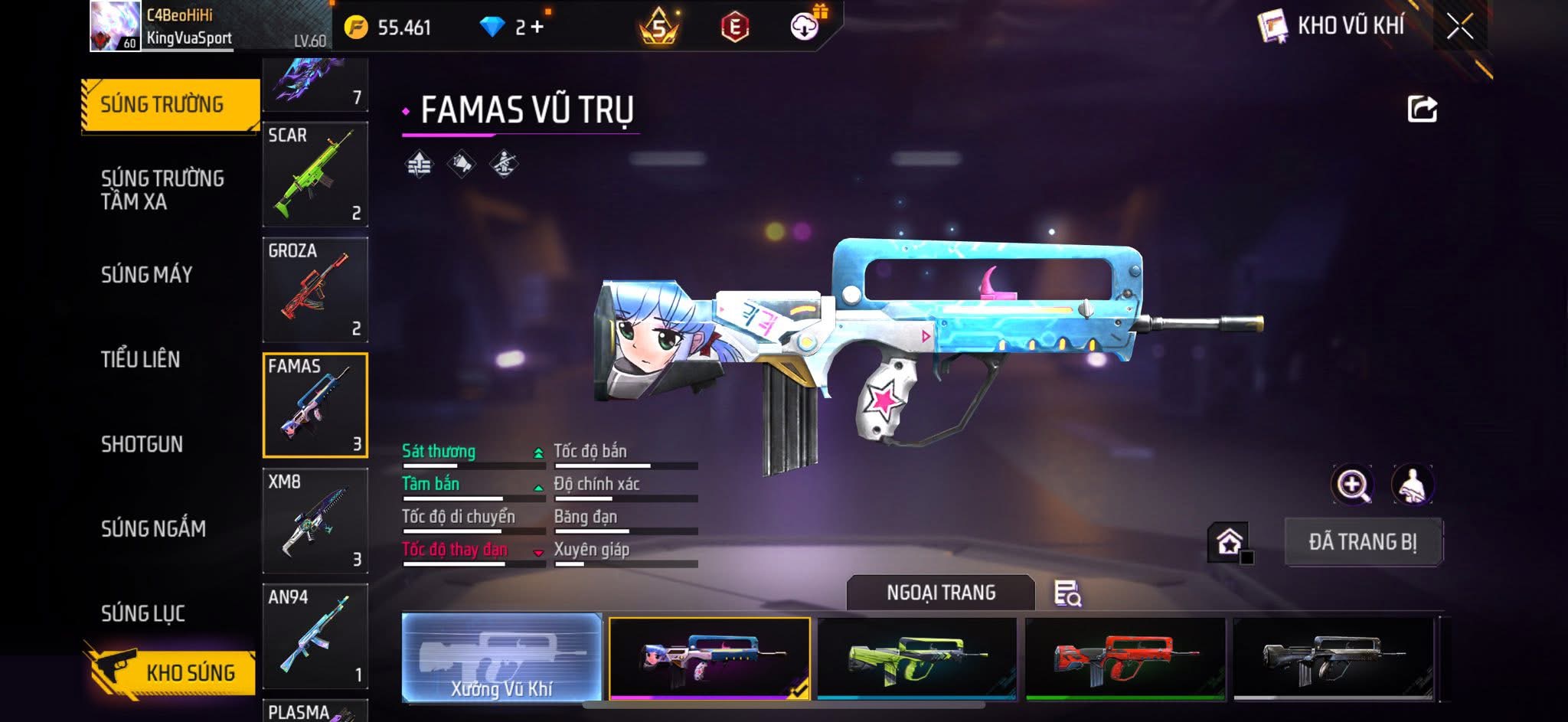Pick the AN94 weapon tile
Image resolution: width=1568 pixels, height=722 pixels.
(315, 637)
